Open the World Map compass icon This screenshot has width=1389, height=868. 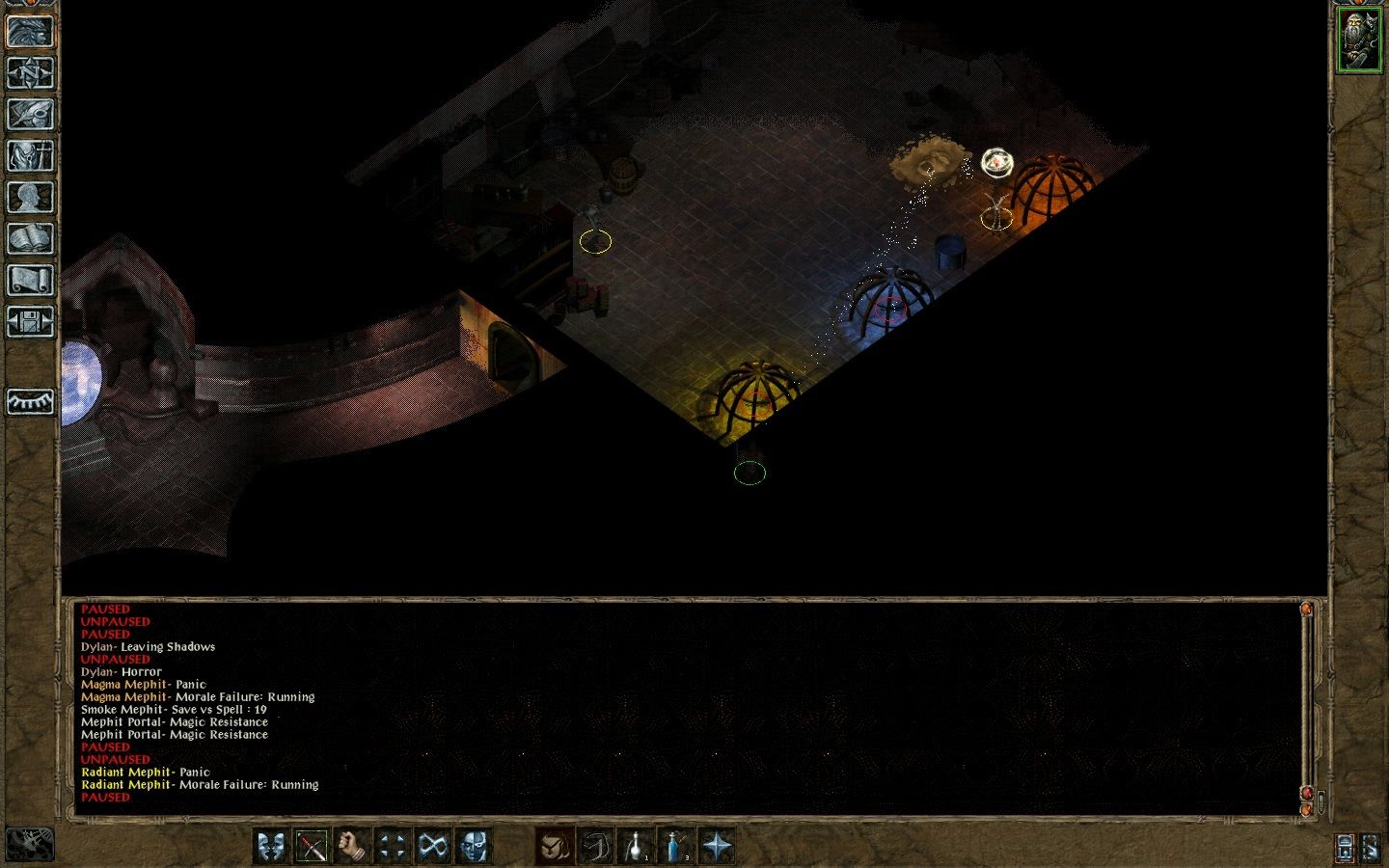click(29, 72)
